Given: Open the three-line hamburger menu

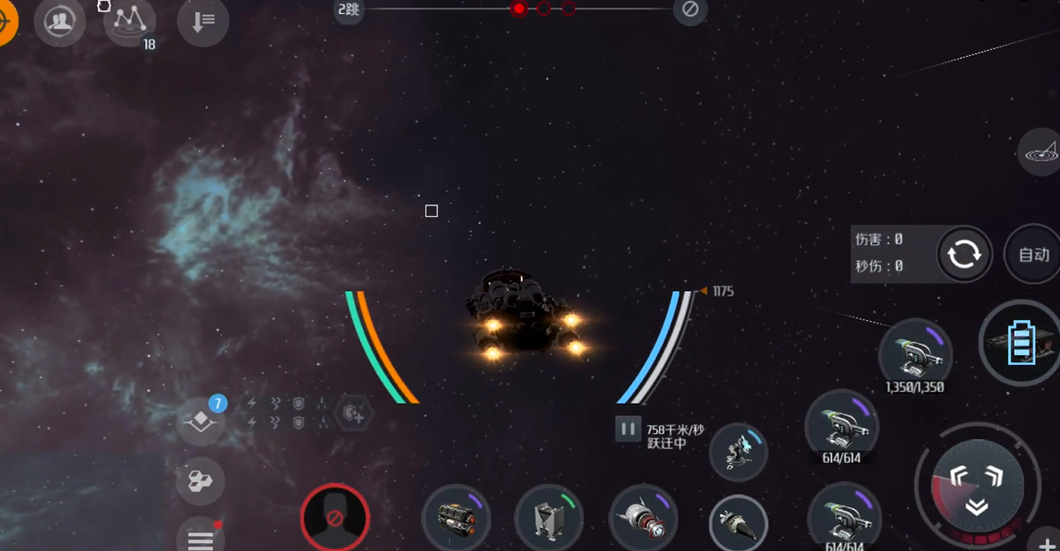Looking at the screenshot, I should tap(201, 539).
